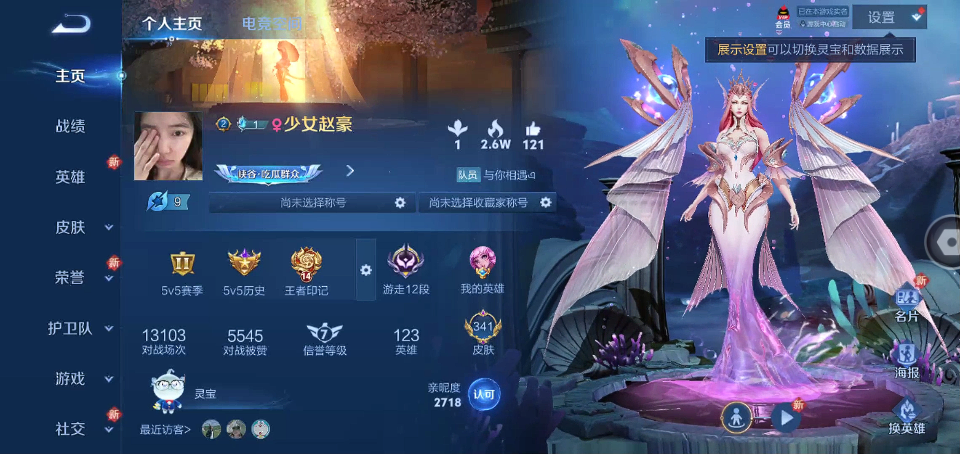Expand the 皮肤 sidebar section
The image size is (960, 454).
pos(70,227)
